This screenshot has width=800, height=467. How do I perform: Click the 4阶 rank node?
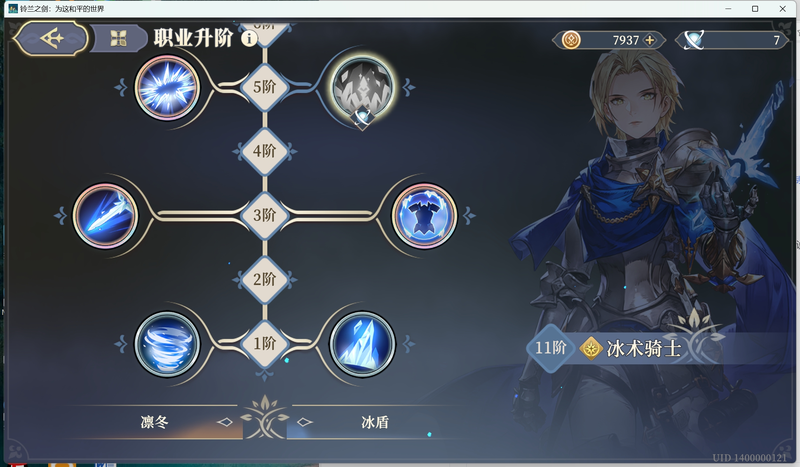[x=264, y=151]
